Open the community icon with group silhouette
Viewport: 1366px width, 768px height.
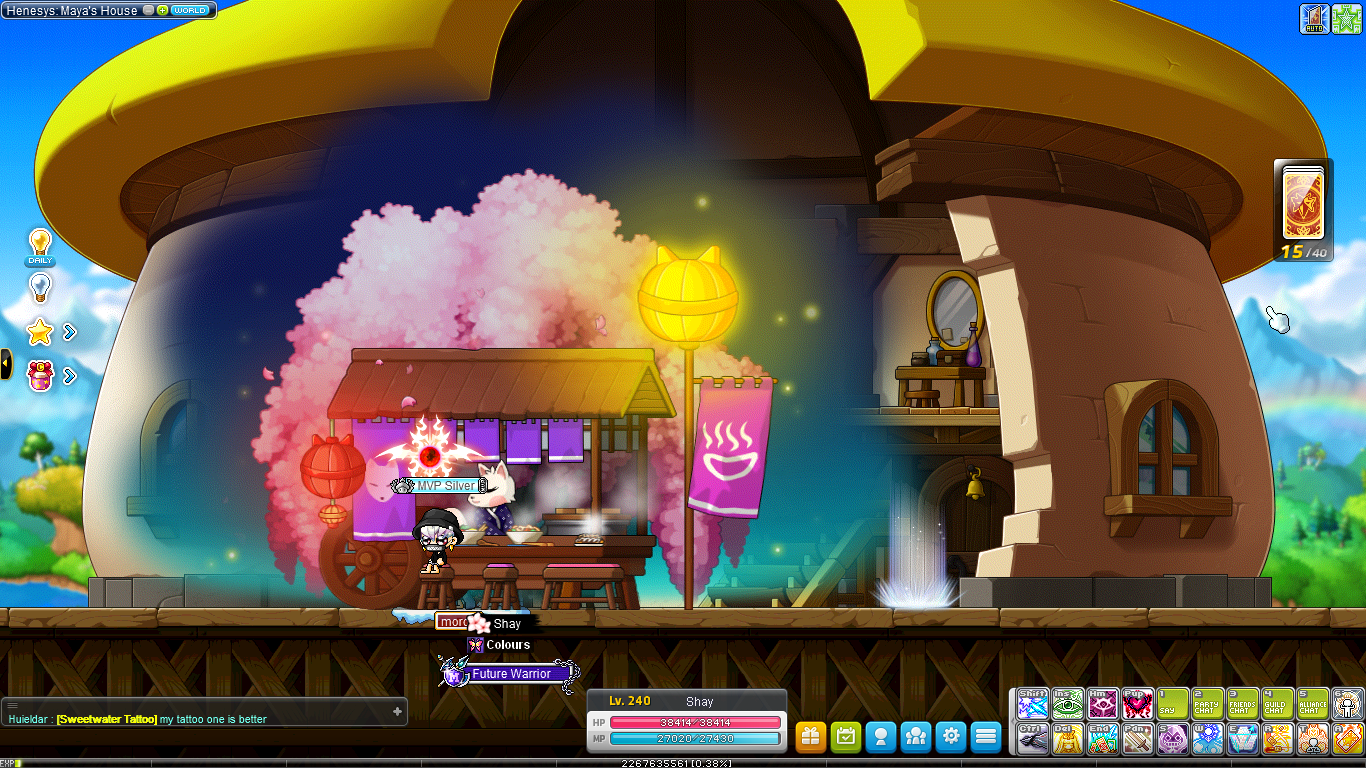tap(915, 737)
